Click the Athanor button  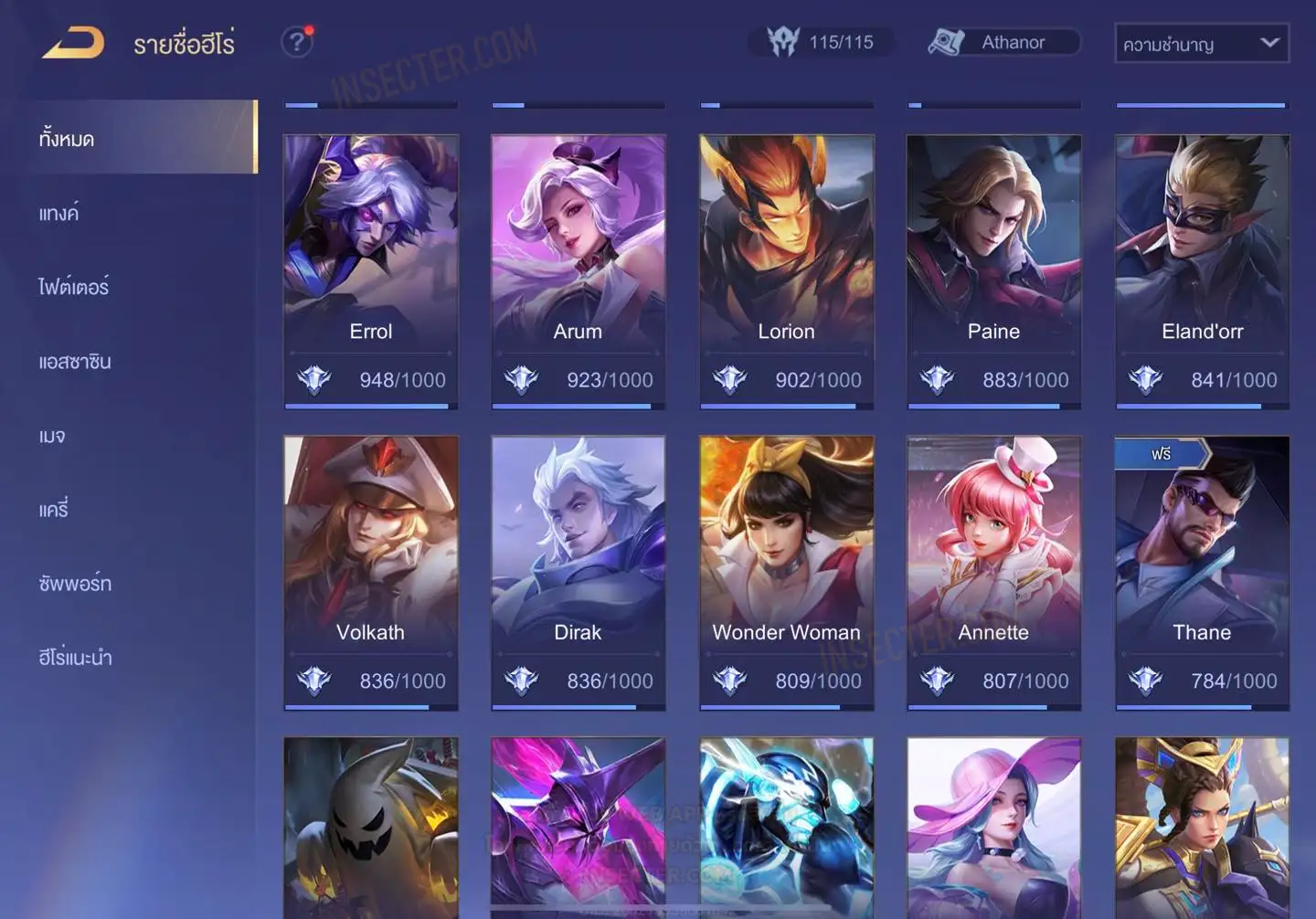1003,42
